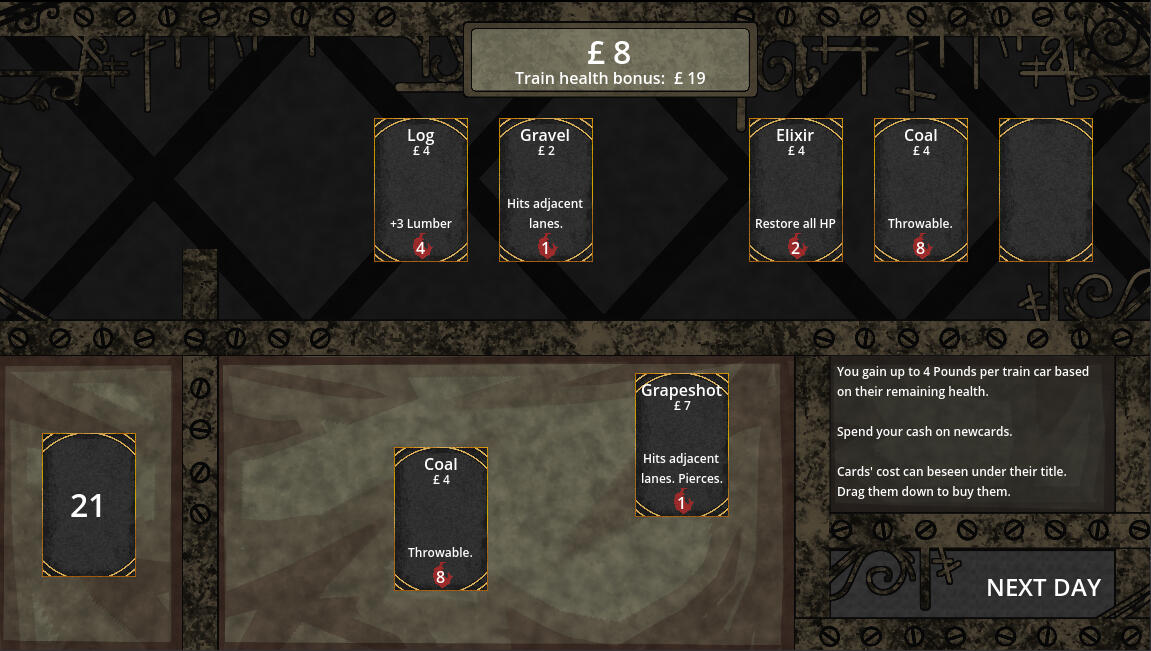Advance with the NEXT DAY button

[1042, 587]
